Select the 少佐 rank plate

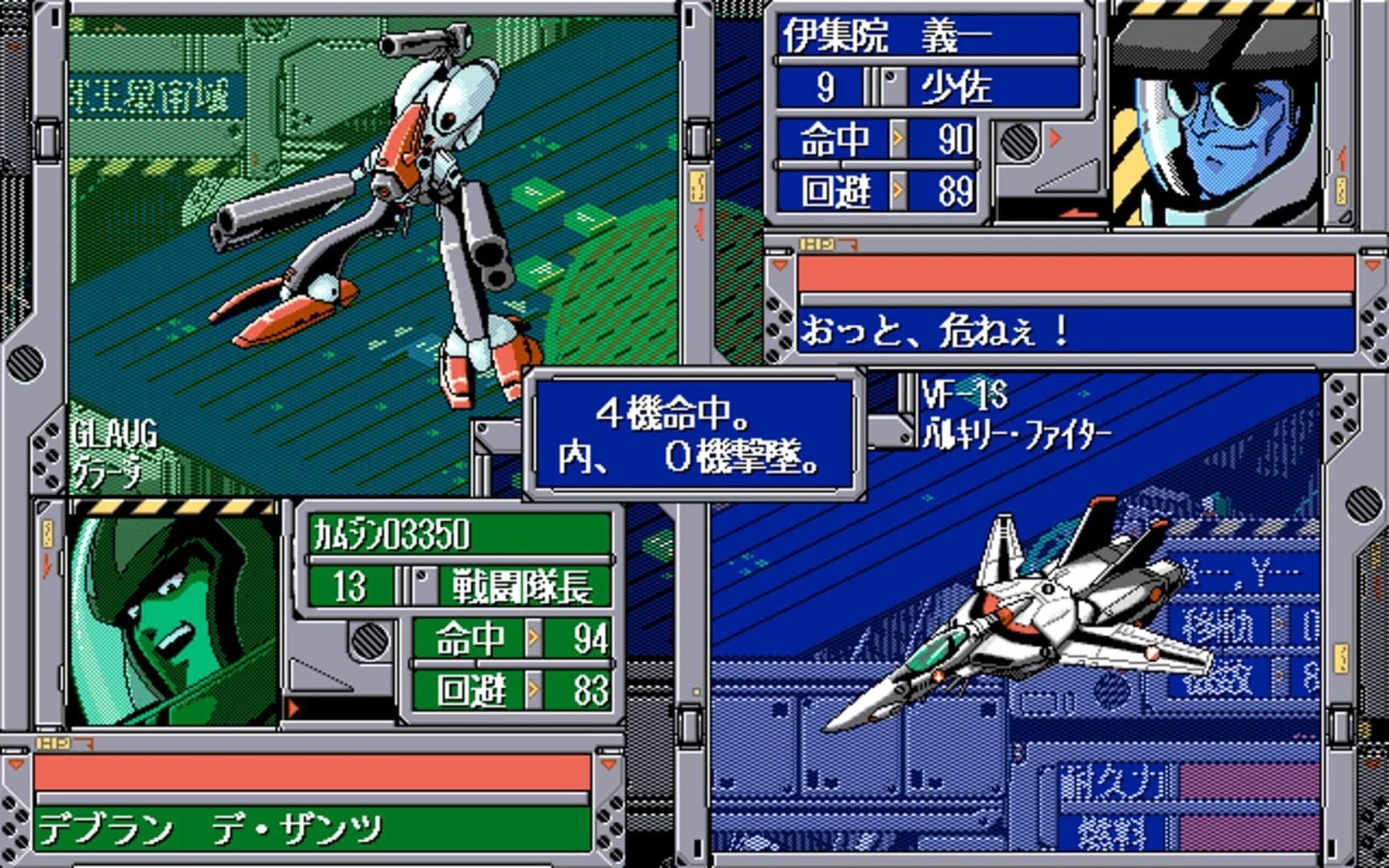[957, 88]
